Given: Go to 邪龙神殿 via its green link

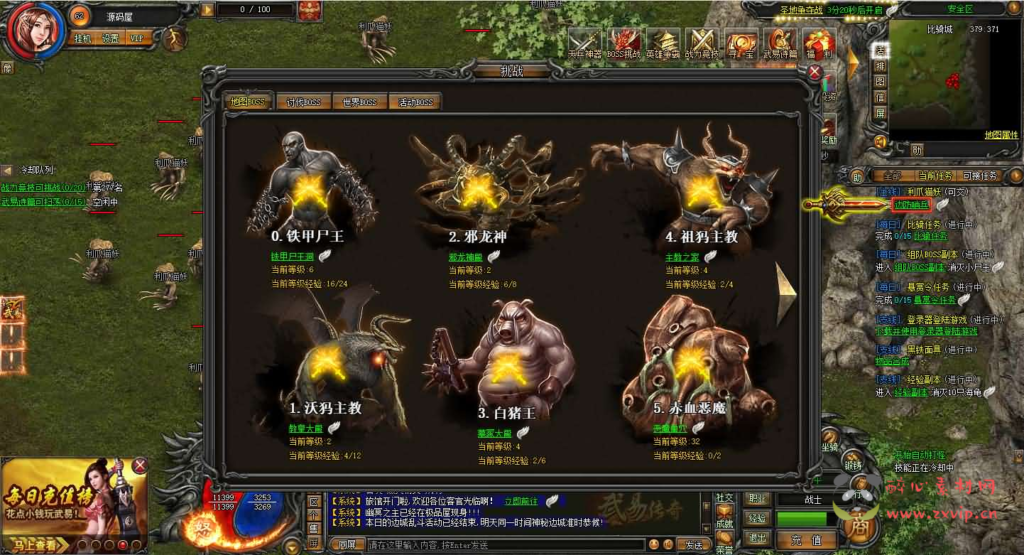Looking at the screenshot, I should point(466,256).
